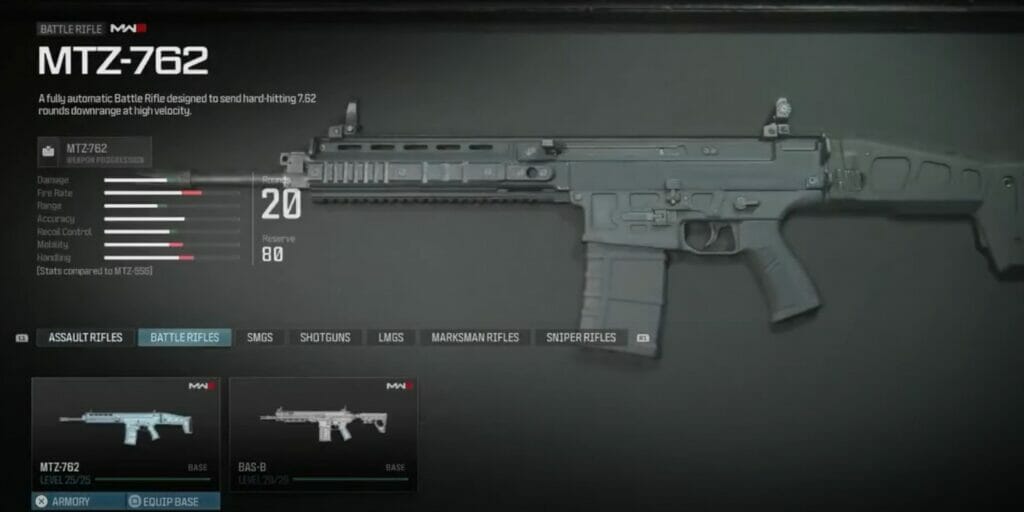Open the SMGs category

click(x=260, y=338)
